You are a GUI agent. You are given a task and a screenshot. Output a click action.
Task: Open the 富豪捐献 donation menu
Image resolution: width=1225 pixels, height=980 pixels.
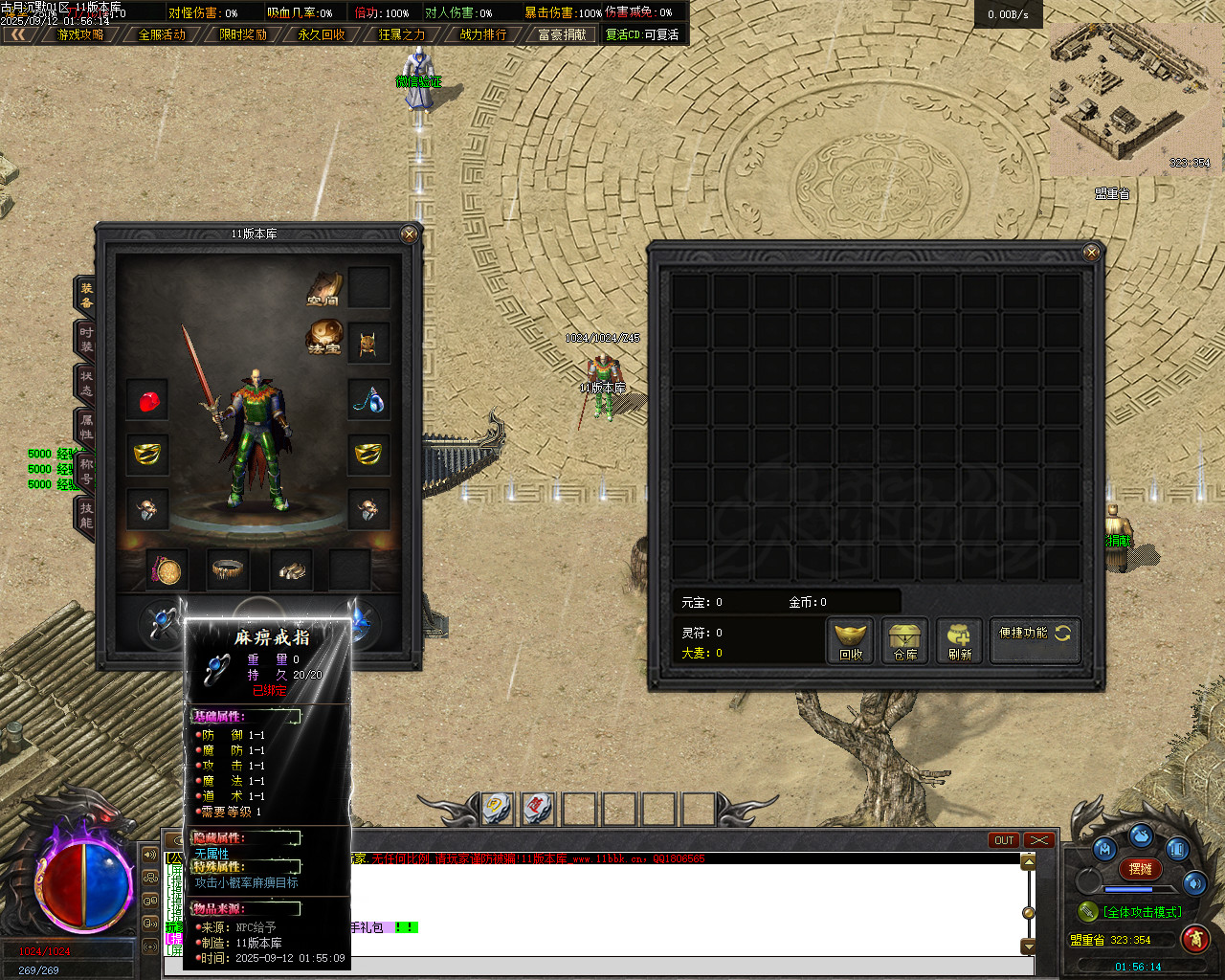563,34
